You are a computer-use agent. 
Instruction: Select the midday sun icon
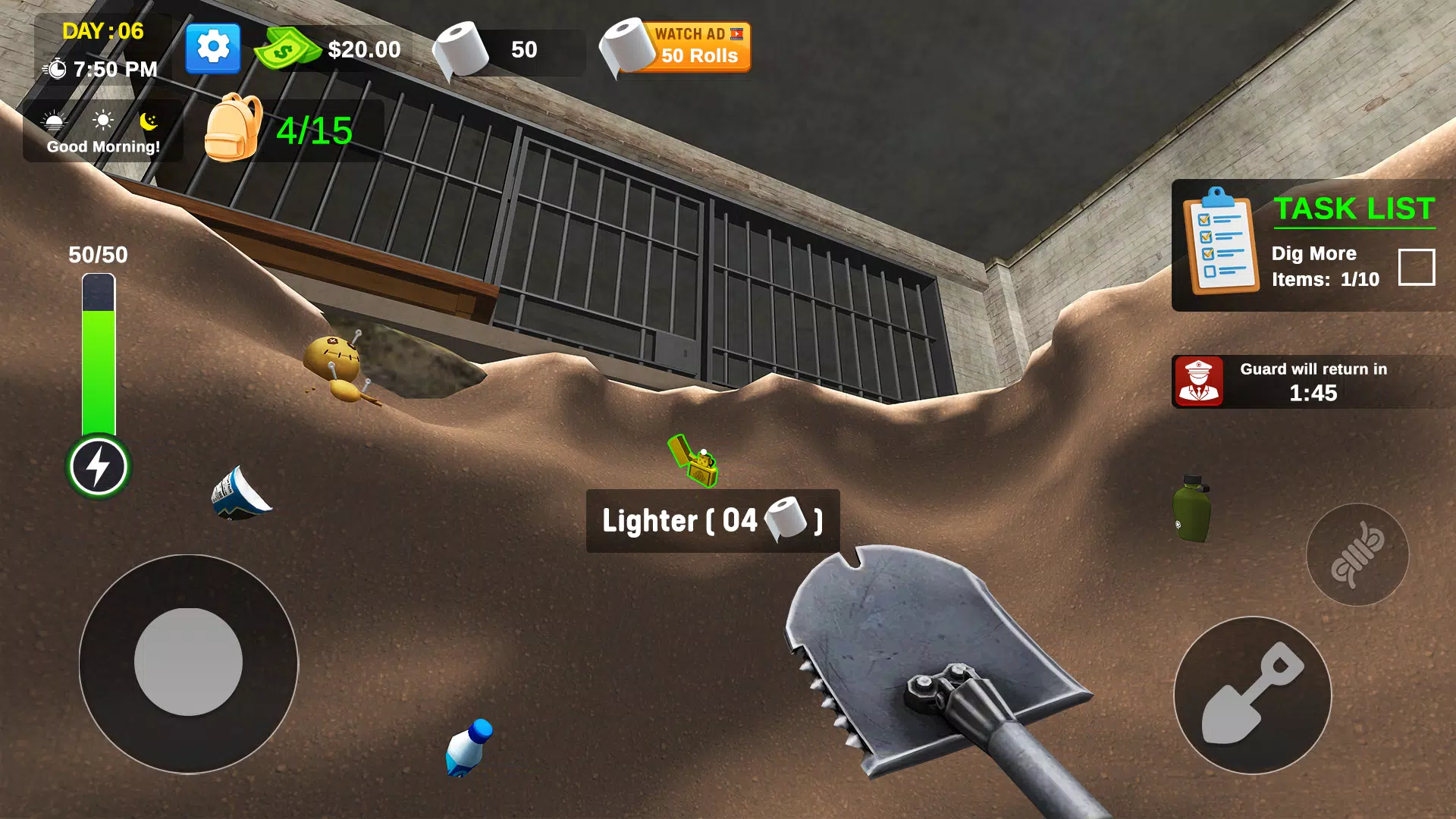[x=101, y=118]
